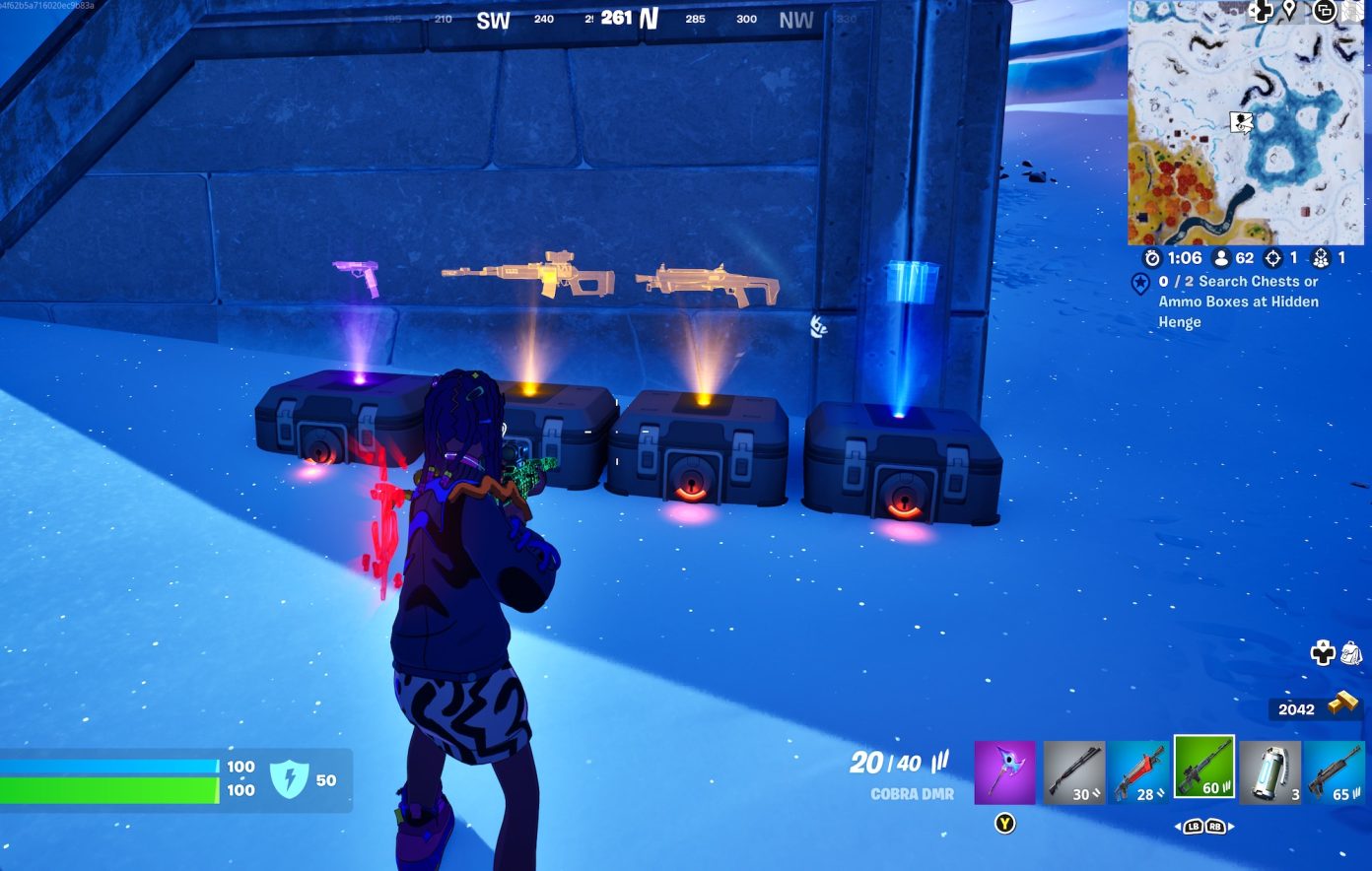Screen dimensions: 1372x871
Task: Click the Search Chests quest text
Action: click(x=1237, y=301)
